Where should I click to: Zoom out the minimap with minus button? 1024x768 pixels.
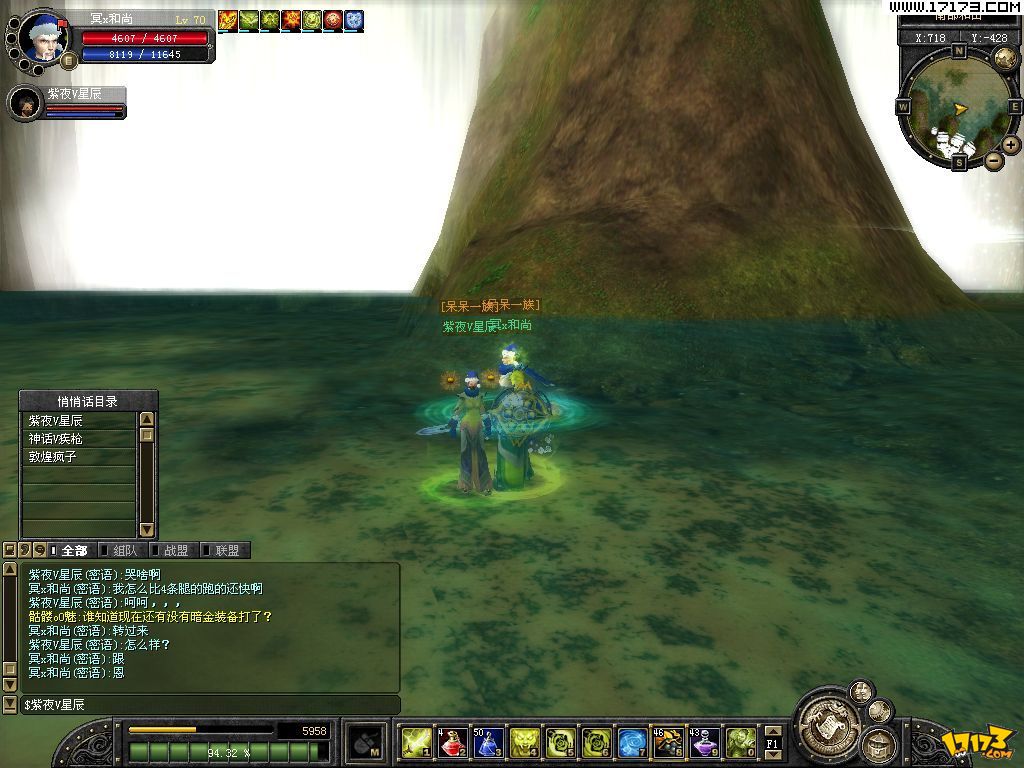pos(993,160)
